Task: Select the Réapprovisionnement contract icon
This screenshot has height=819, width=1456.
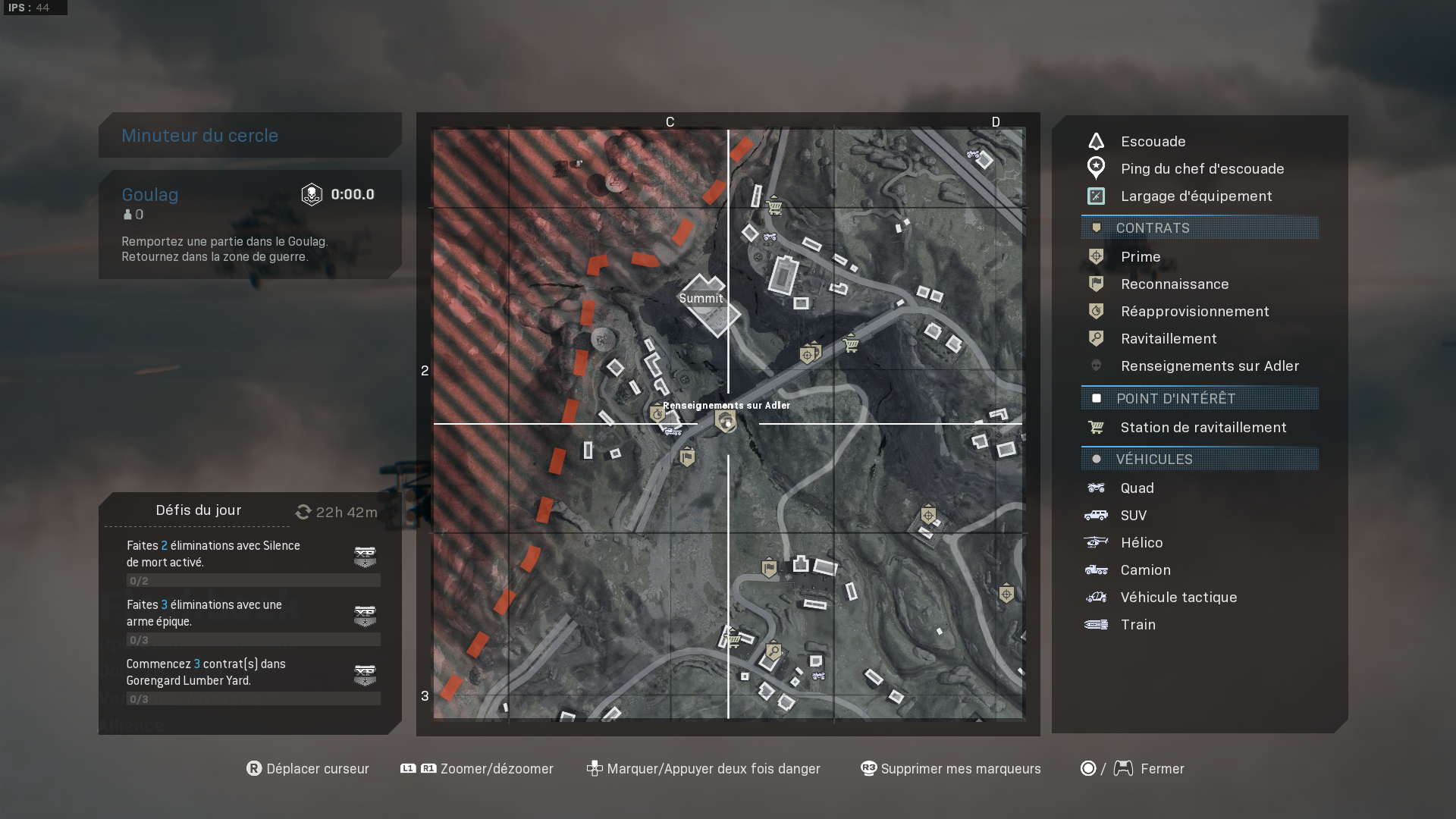Action: tap(1095, 311)
